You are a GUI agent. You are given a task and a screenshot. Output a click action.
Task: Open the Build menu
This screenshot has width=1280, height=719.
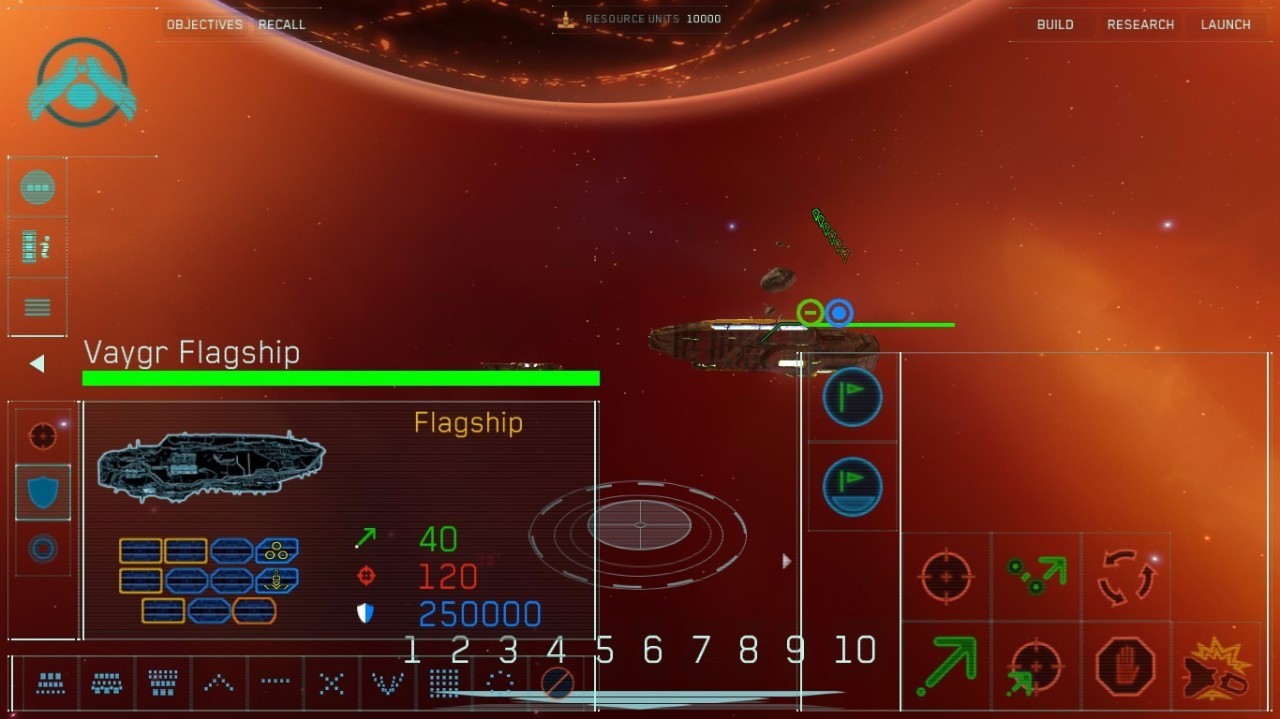click(1055, 24)
